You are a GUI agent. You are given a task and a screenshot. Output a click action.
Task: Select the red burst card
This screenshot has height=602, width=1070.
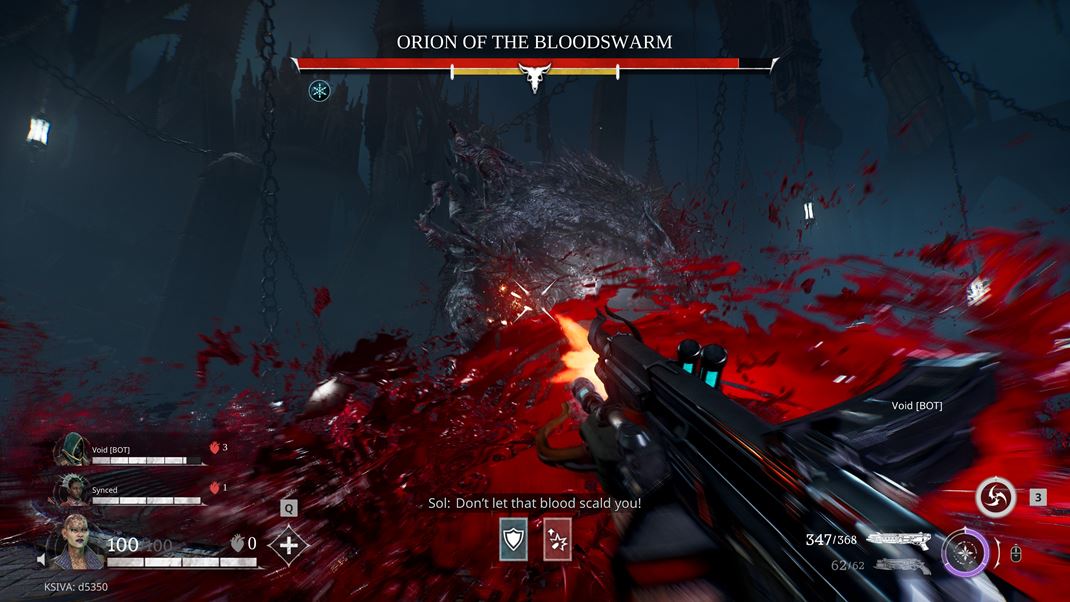[x=557, y=540]
